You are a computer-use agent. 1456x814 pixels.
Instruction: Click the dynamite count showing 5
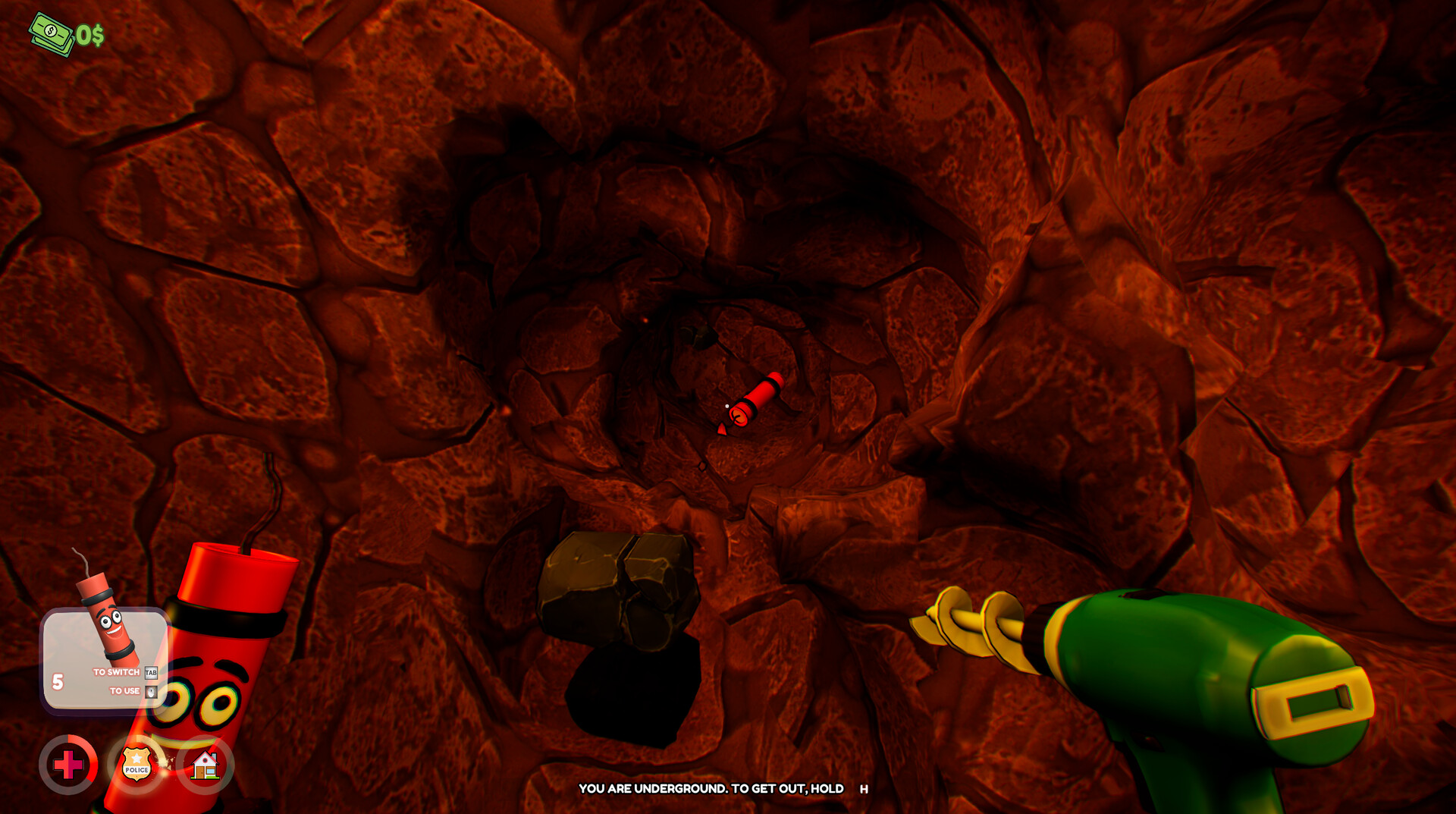click(57, 680)
